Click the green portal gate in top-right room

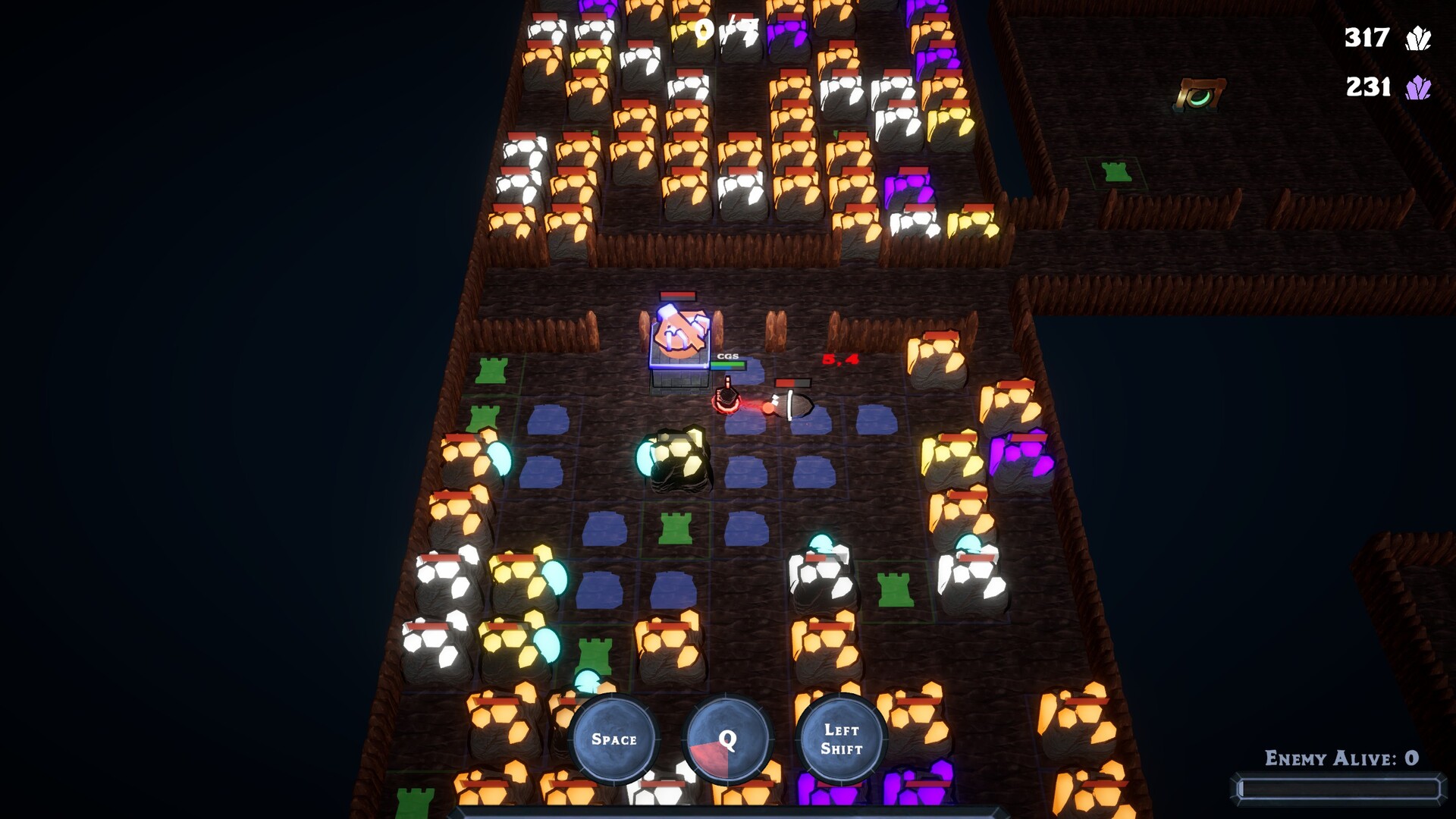coord(1200,93)
